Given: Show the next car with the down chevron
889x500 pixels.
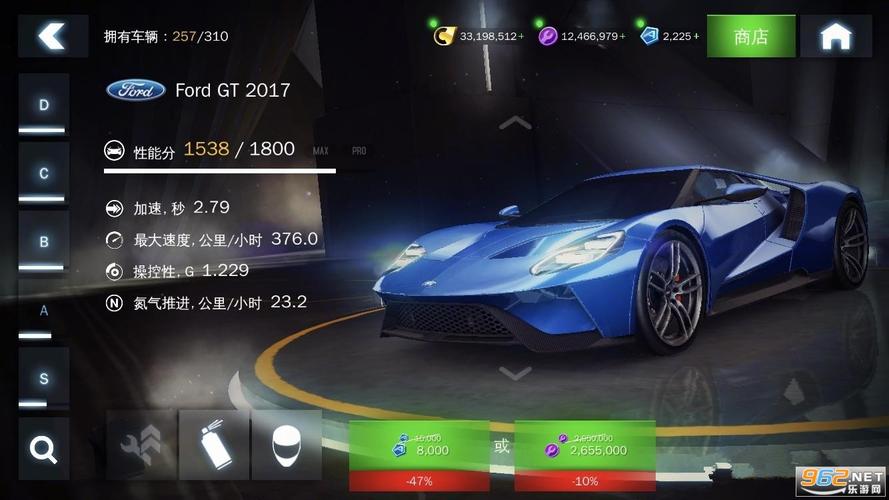Looking at the screenshot, I should point(515,373).
